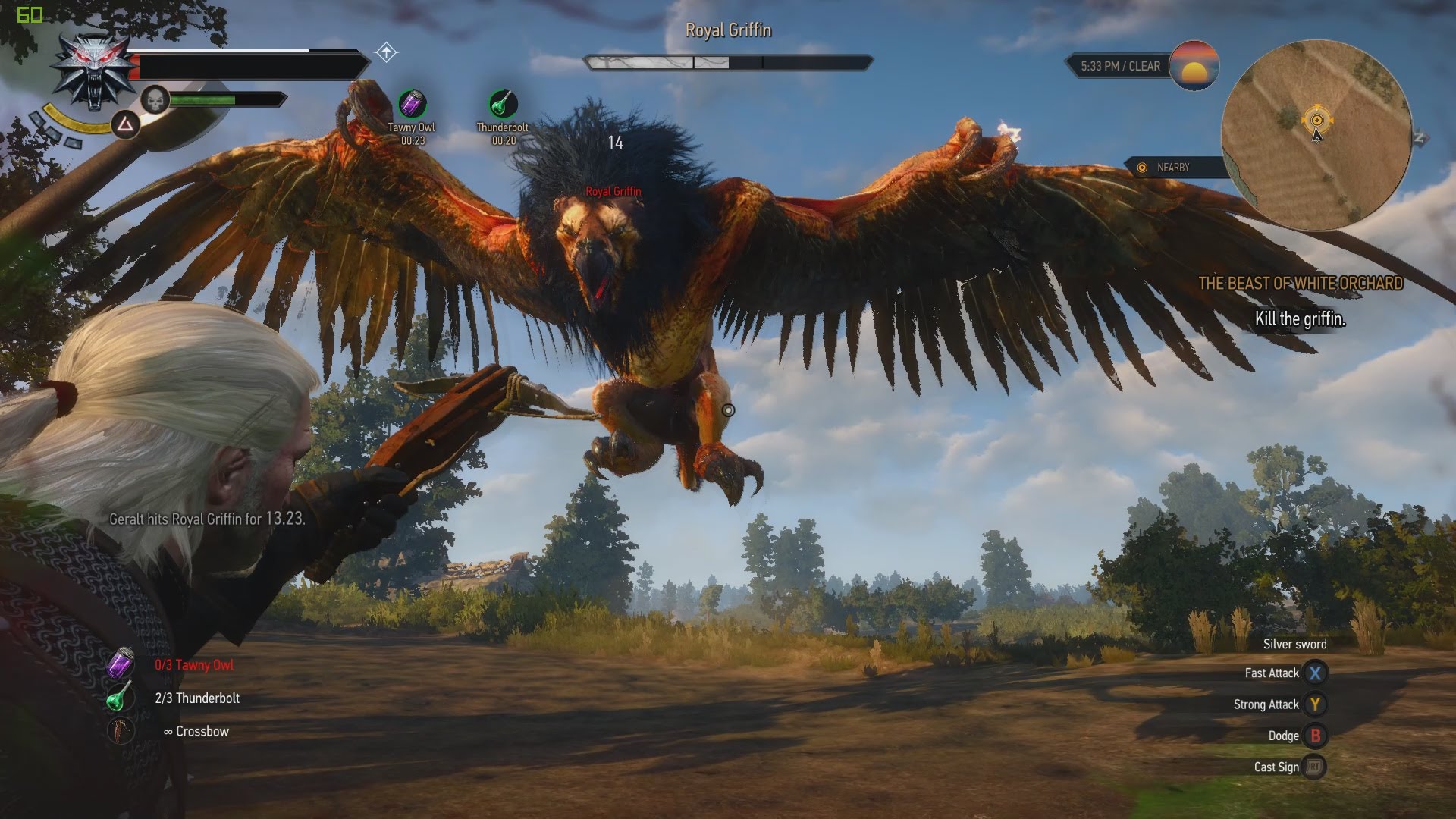This screenshot has height=819, width=1456.
Task: Select the Crossbow quick slot icon
Action: click(120, 731)
